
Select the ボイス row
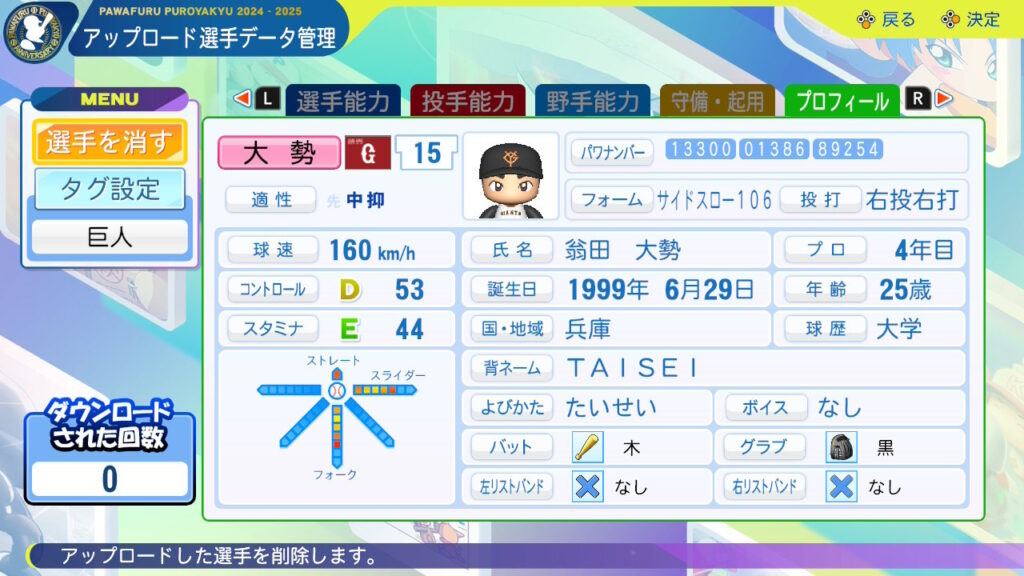coord(841,408)
